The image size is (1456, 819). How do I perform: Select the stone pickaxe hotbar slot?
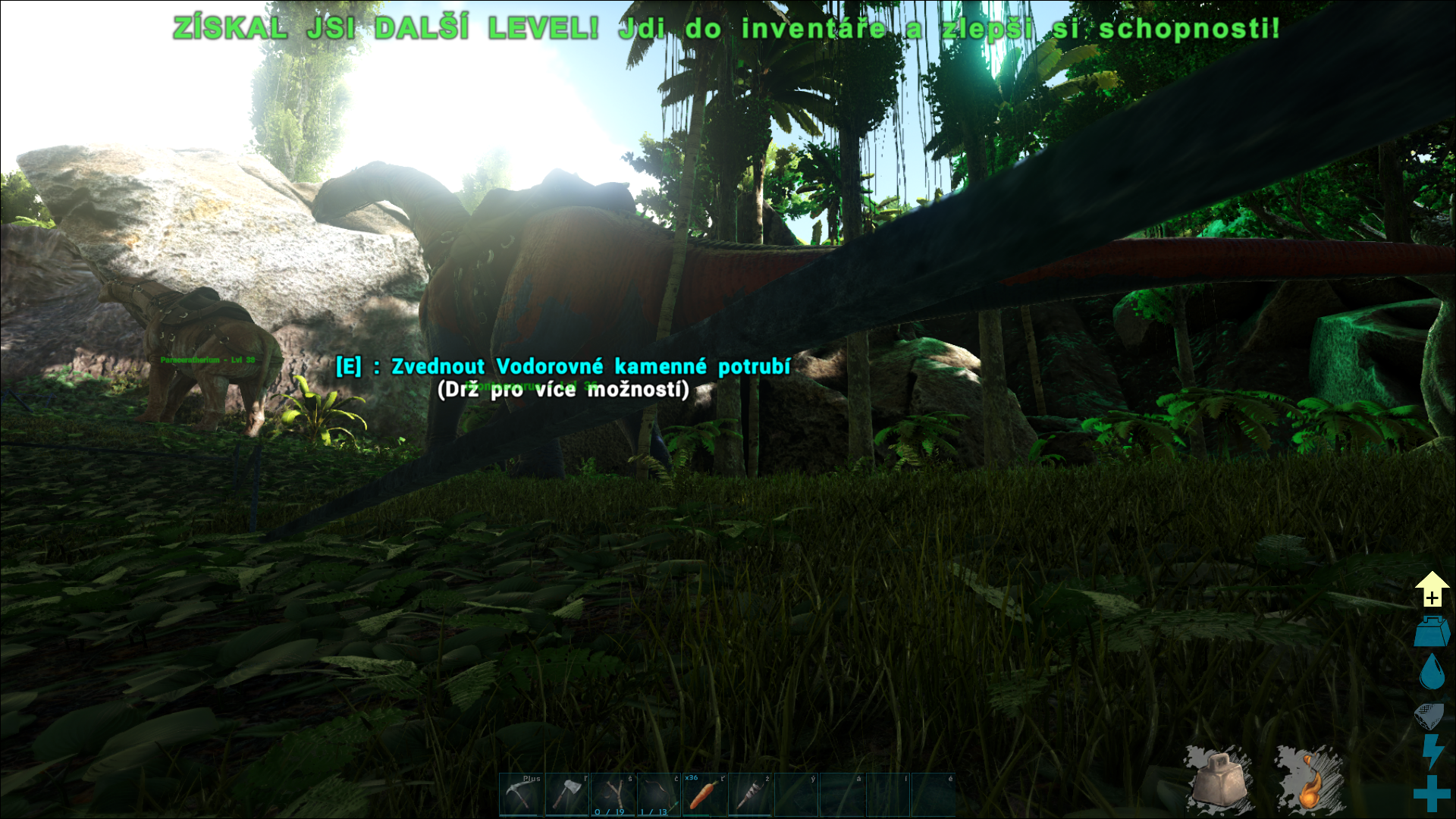coord(520,795)
